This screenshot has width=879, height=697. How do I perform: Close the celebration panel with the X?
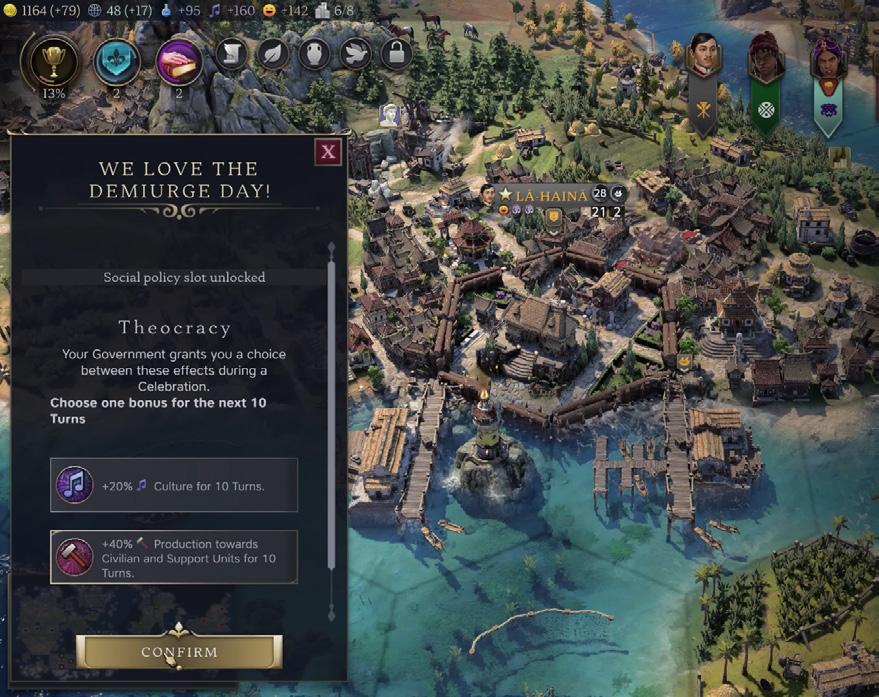tap(327, 152)
